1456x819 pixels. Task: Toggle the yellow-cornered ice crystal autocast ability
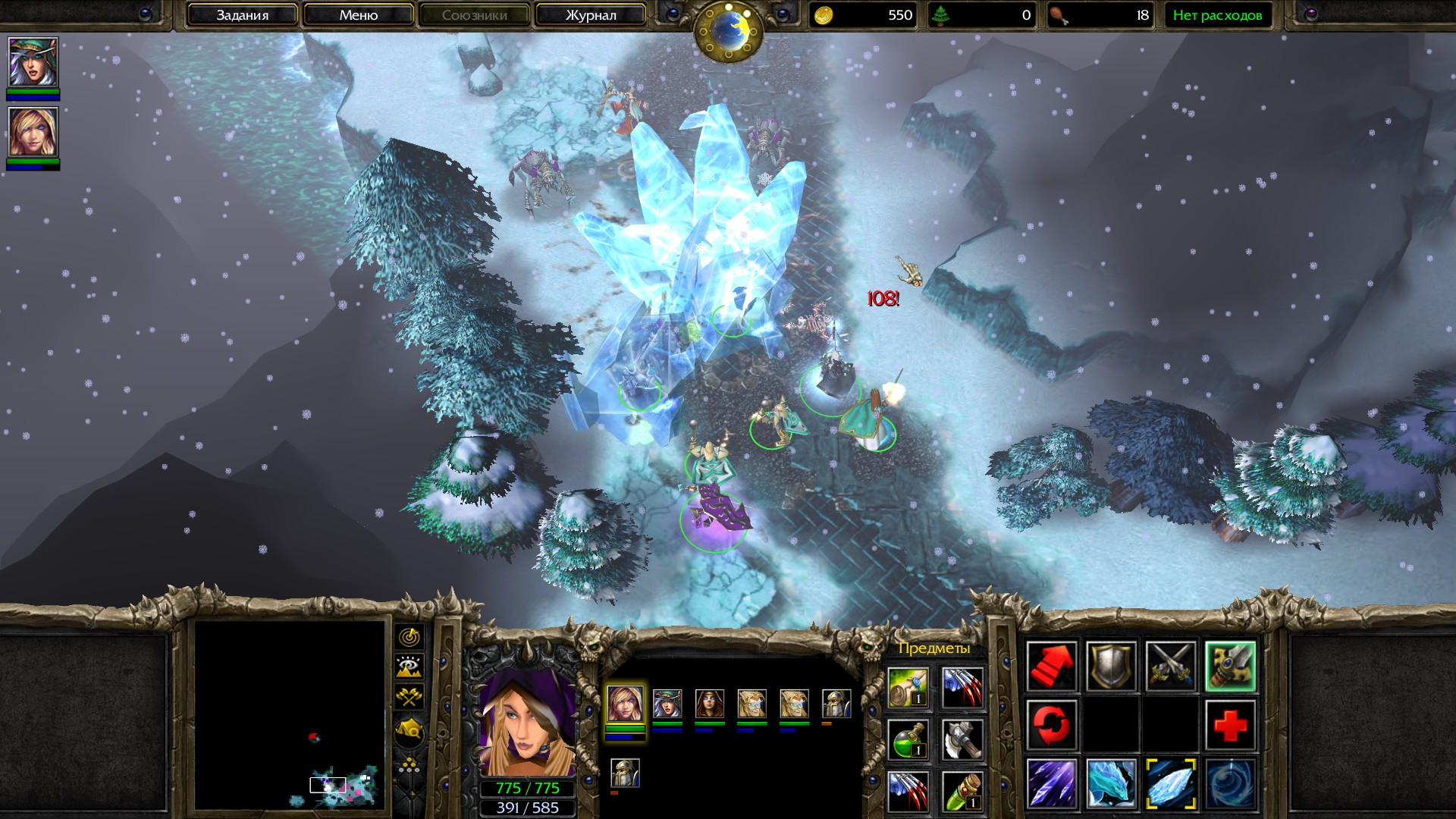1170,783
